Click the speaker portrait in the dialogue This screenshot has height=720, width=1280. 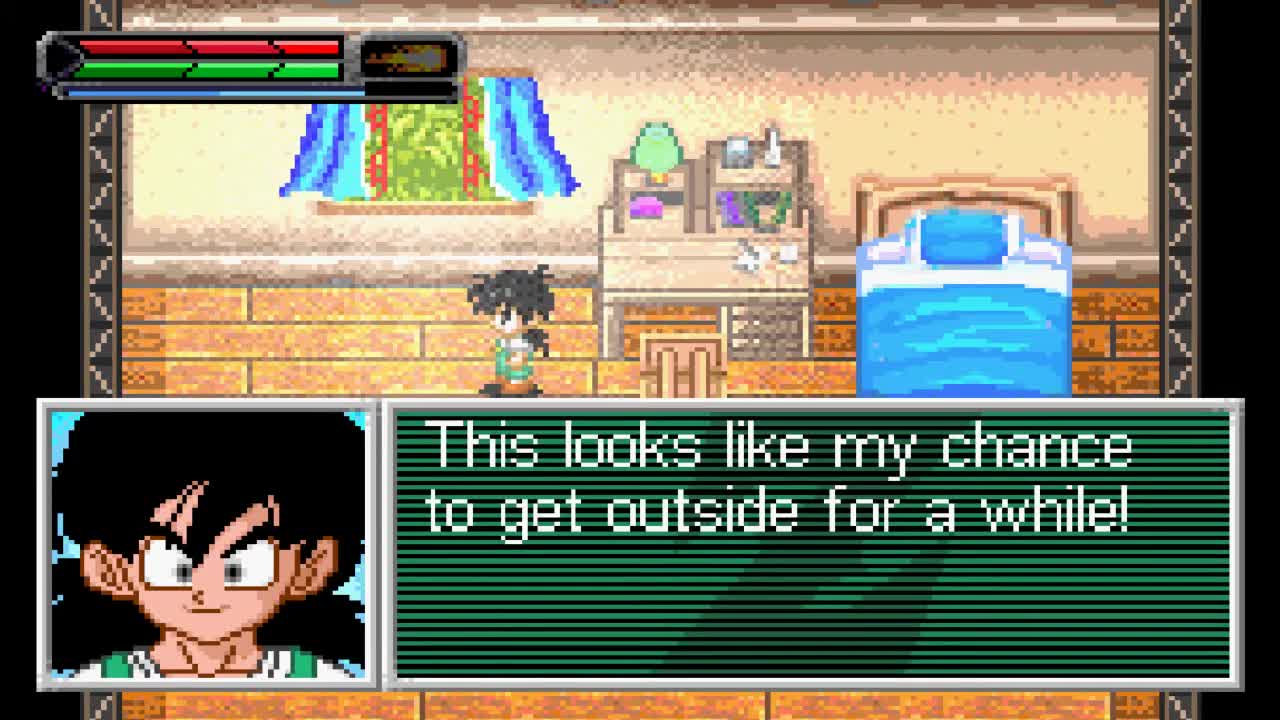coord(208,545)
